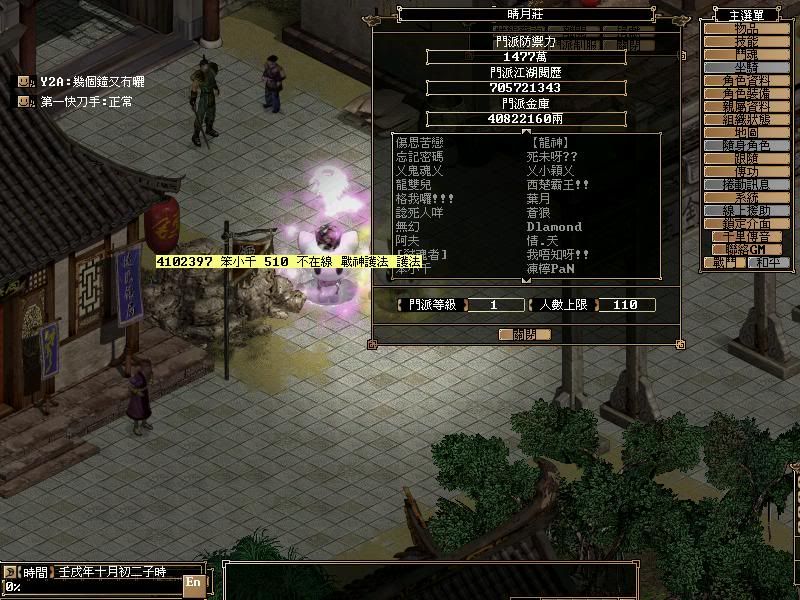Open 角色裝備 character equipment
Image resolution: width=800 pixels, height=600 pixels.
pos(747,94)
